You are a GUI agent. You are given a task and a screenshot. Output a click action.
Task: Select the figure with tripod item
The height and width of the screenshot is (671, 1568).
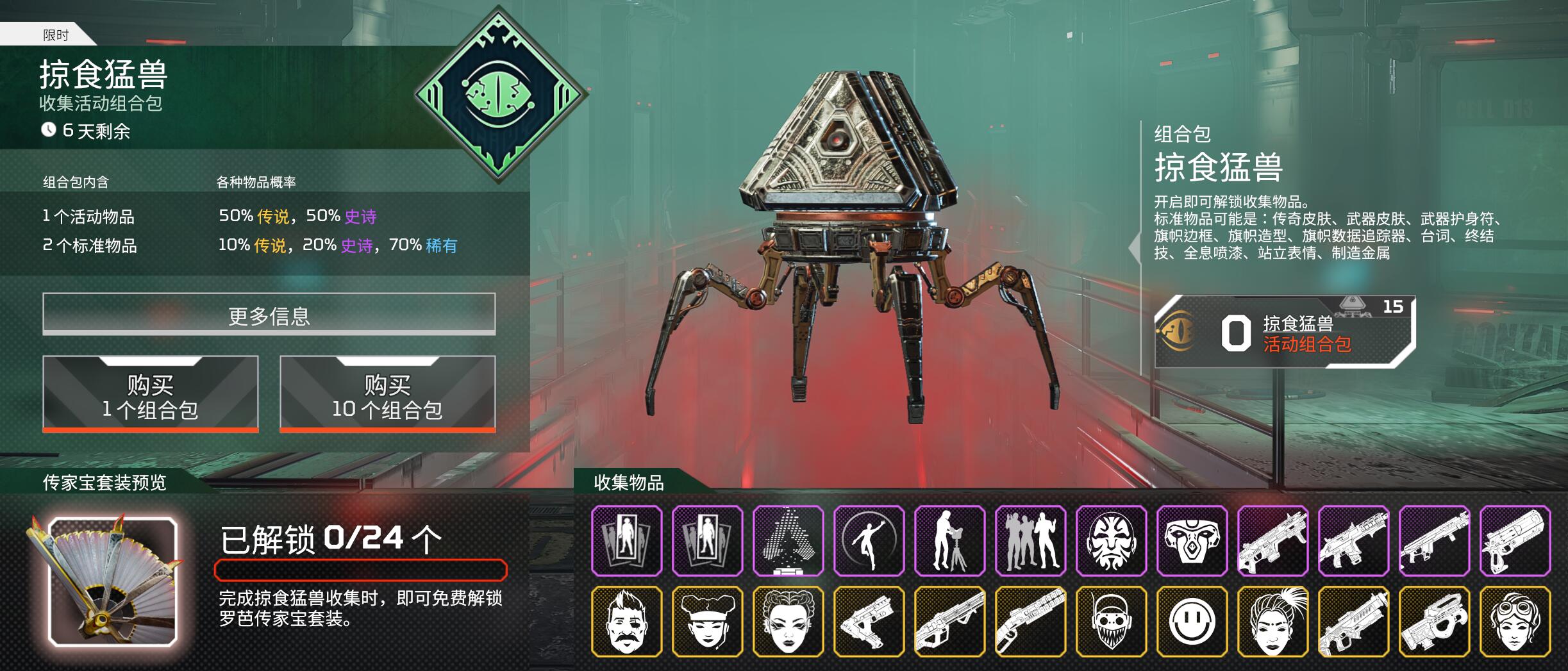click(x=949, y=540)
